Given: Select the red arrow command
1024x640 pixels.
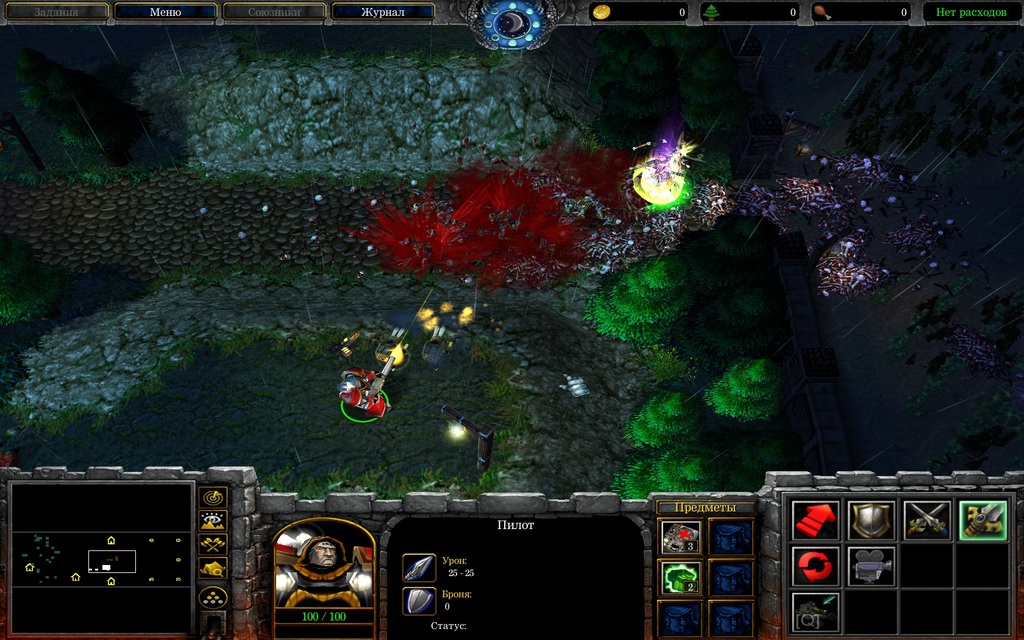Looking at the screenshot, I should 816,520.
